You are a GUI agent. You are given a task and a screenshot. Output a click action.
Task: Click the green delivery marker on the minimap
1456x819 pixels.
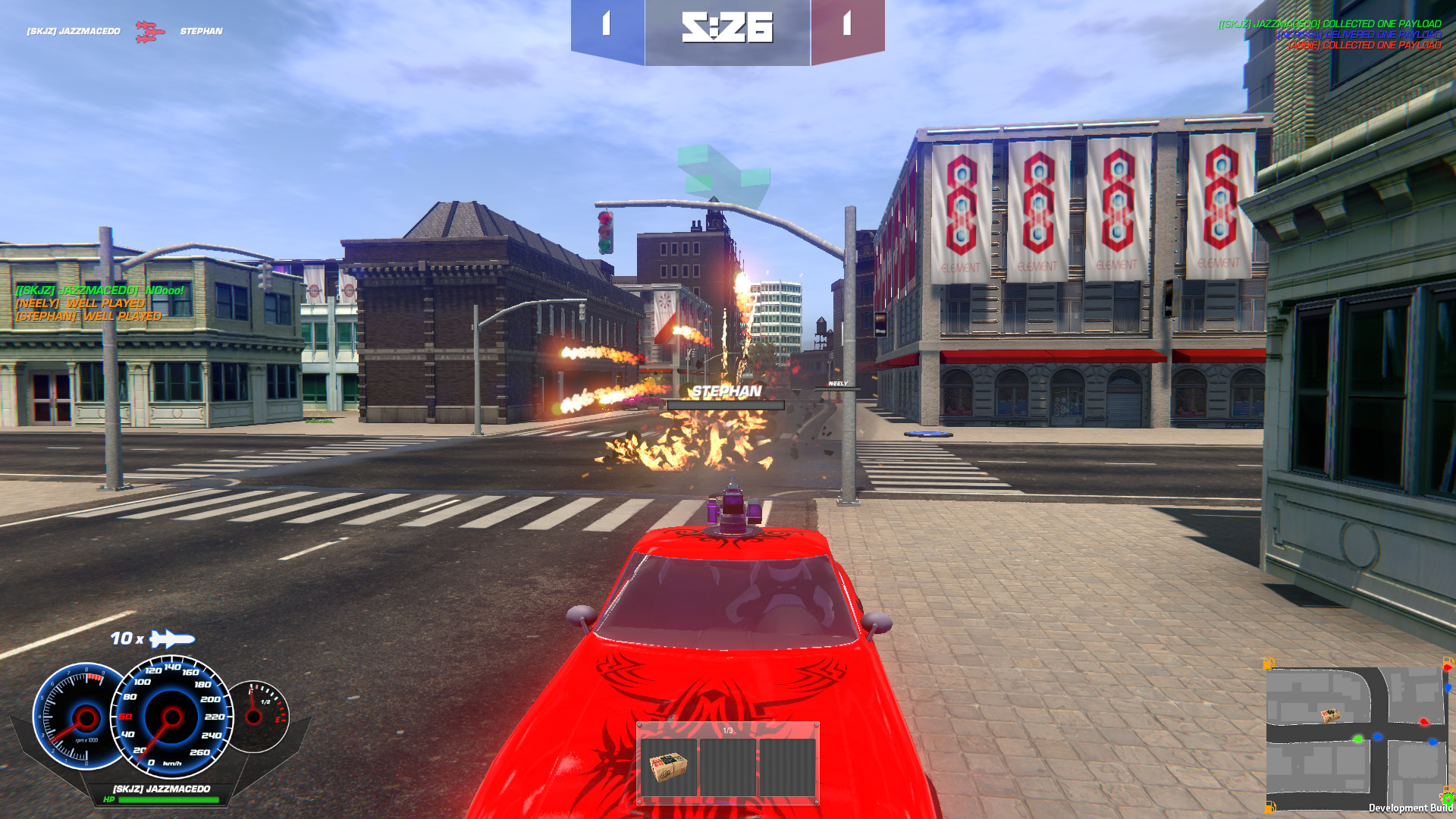pos(1358,739)
